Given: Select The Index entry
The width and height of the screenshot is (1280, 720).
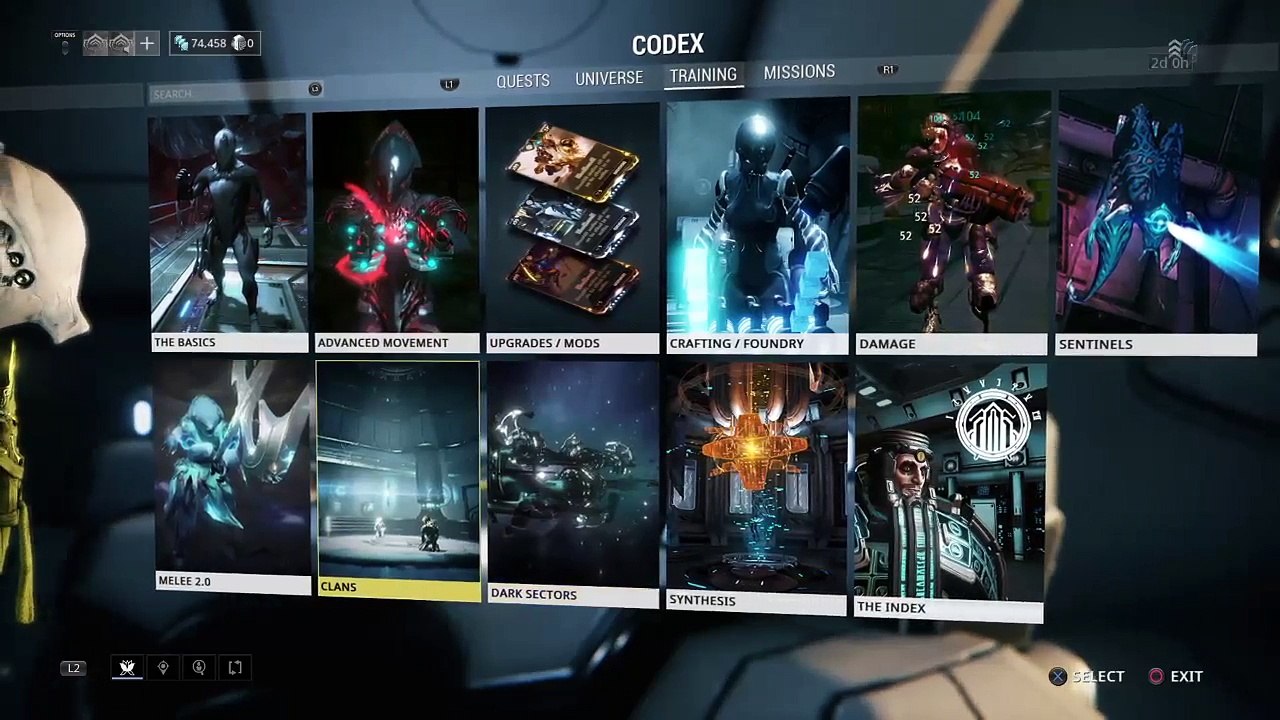Looking at the screenshot, I should point(950,490).
